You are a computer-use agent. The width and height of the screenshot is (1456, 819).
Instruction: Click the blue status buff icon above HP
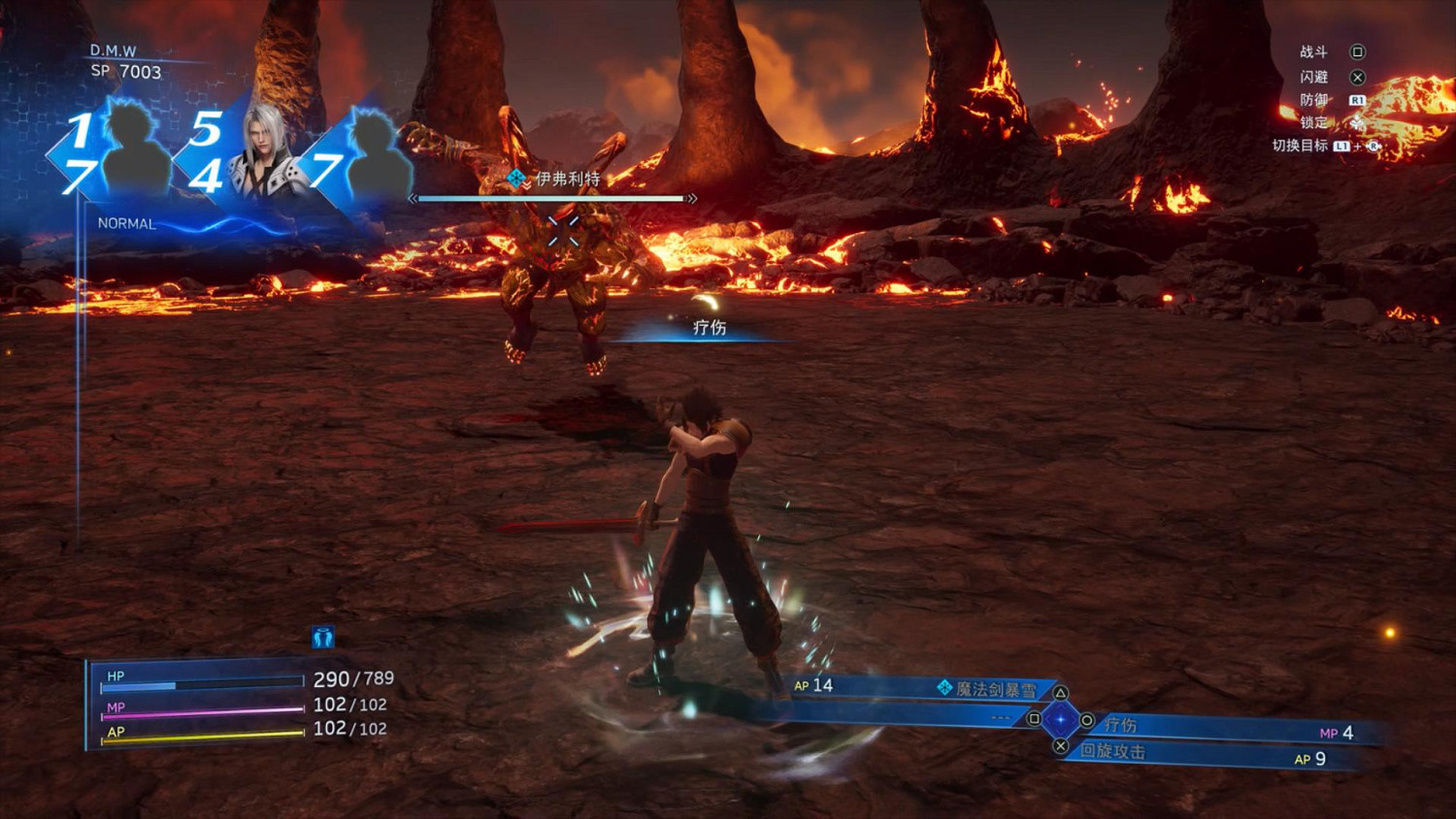[x=323, y=638]
